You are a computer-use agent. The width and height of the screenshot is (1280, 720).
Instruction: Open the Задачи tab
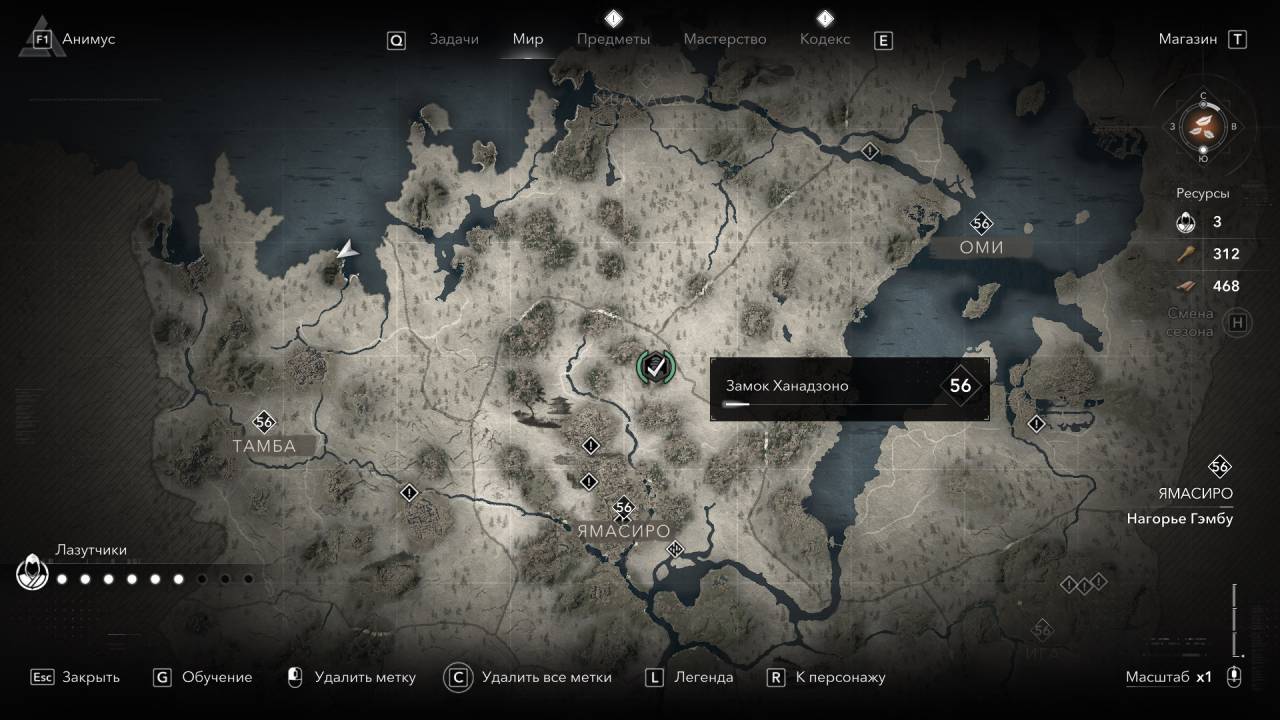point(454,39)
